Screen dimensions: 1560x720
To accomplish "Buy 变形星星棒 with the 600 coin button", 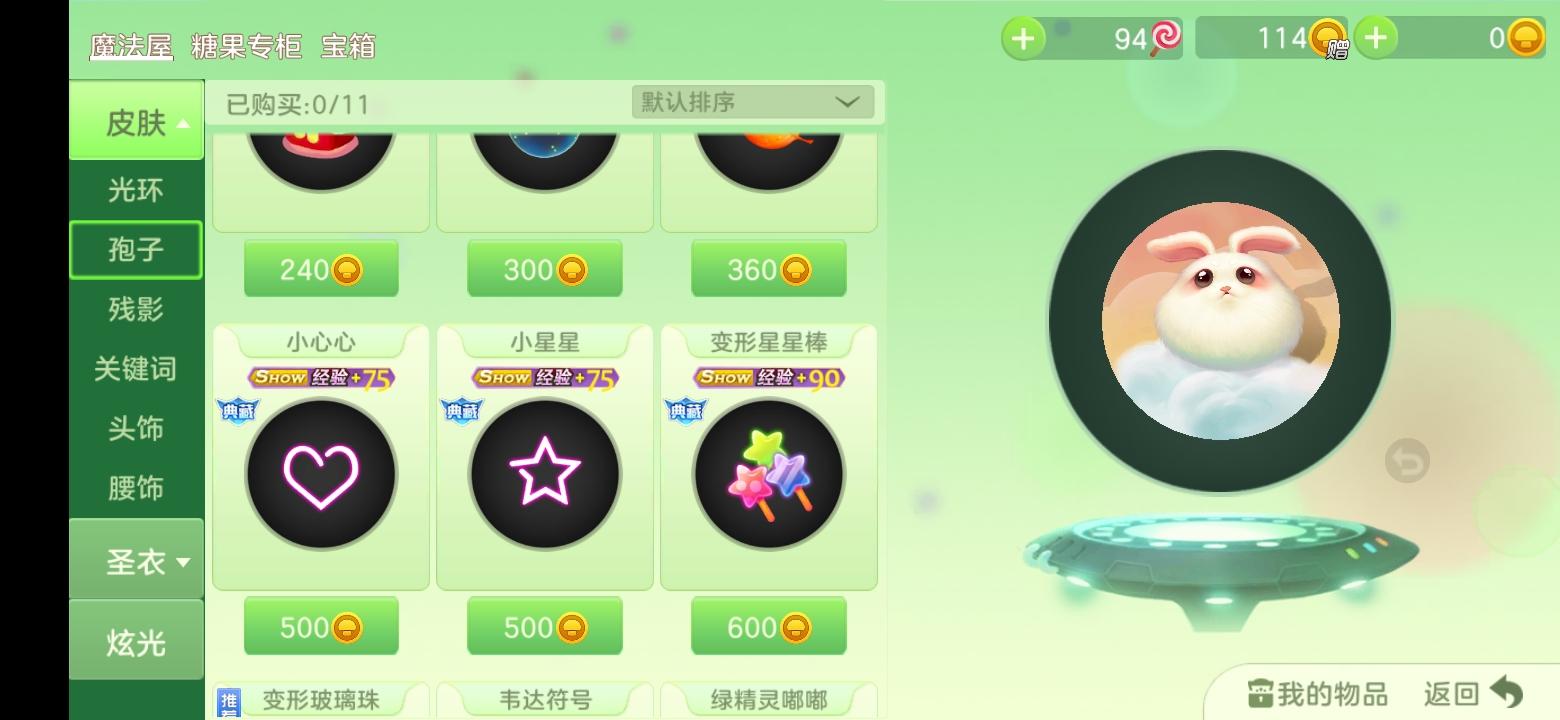I will (767, 625).
